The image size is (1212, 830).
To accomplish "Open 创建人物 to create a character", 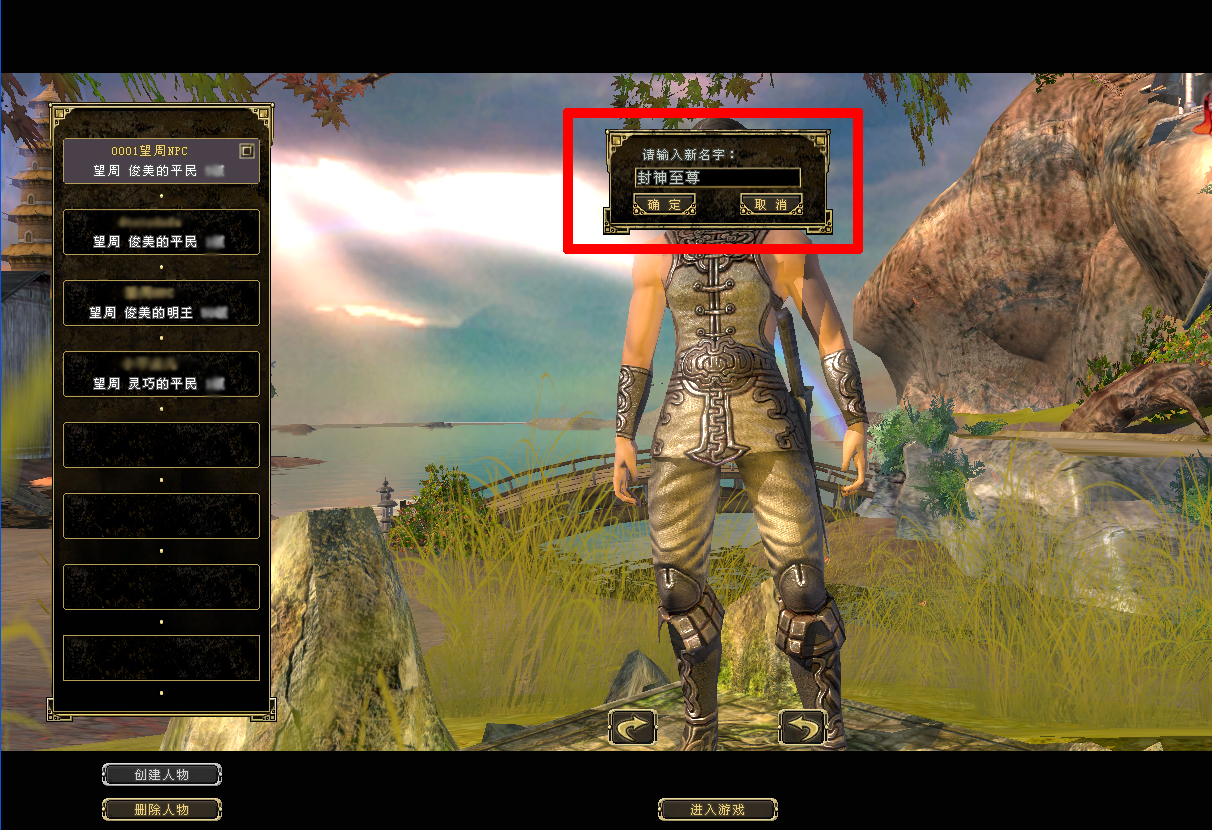I will [x=162, y=775].
